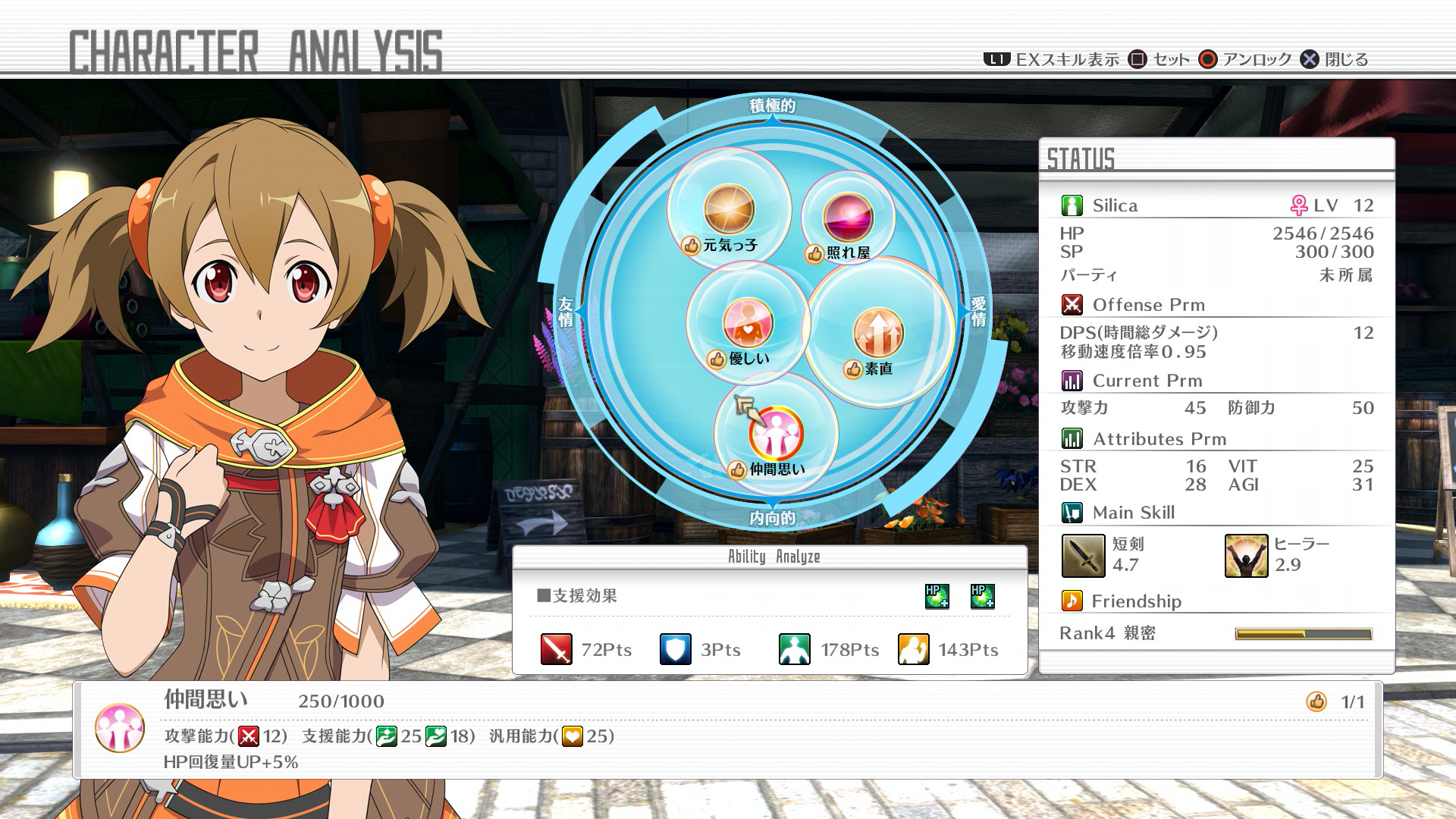
Task: Click the Rank4 親密 friendship progress bar
Action: 1303,632
